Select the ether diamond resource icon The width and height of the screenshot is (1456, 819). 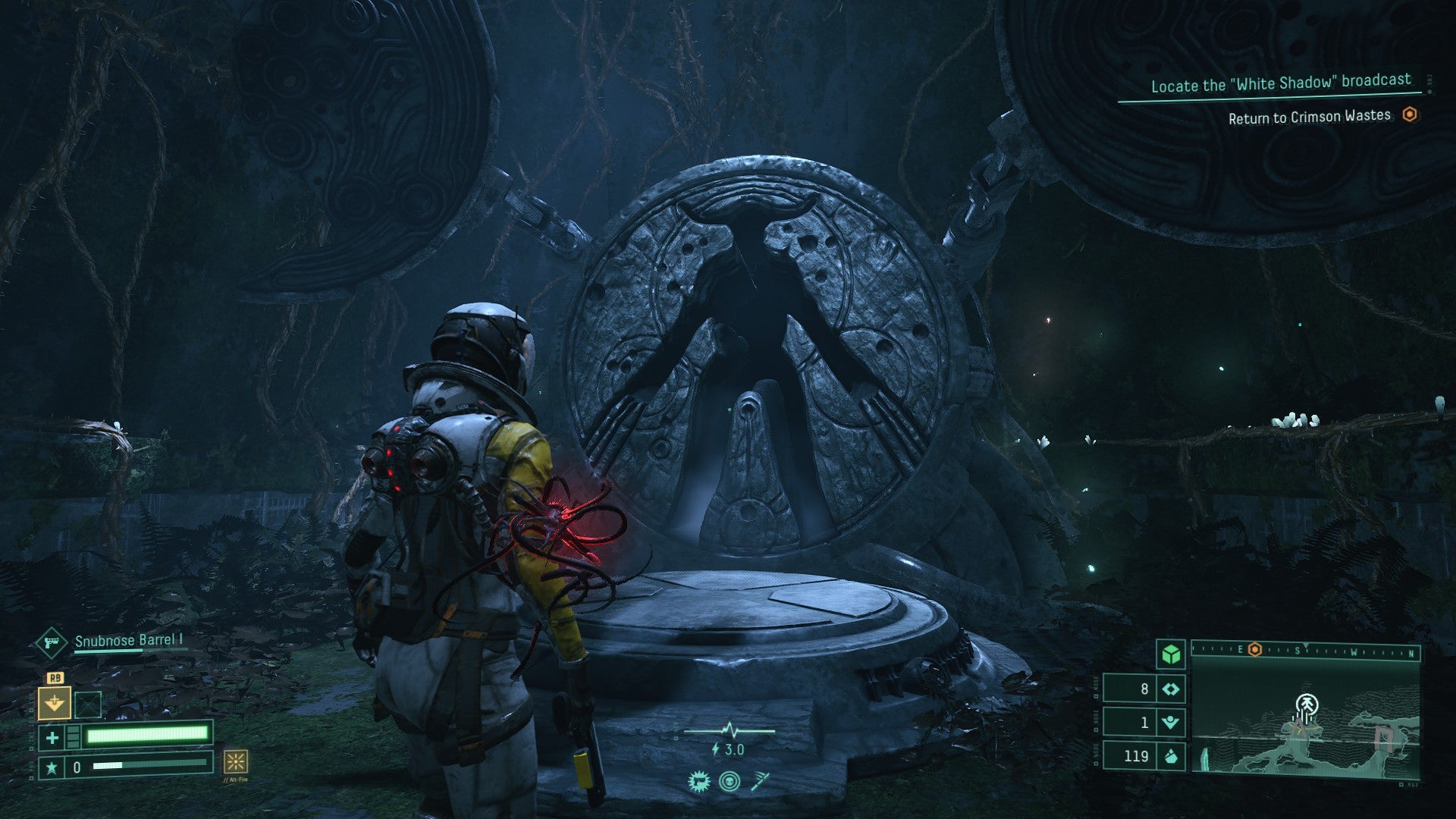pos(1172,689)
